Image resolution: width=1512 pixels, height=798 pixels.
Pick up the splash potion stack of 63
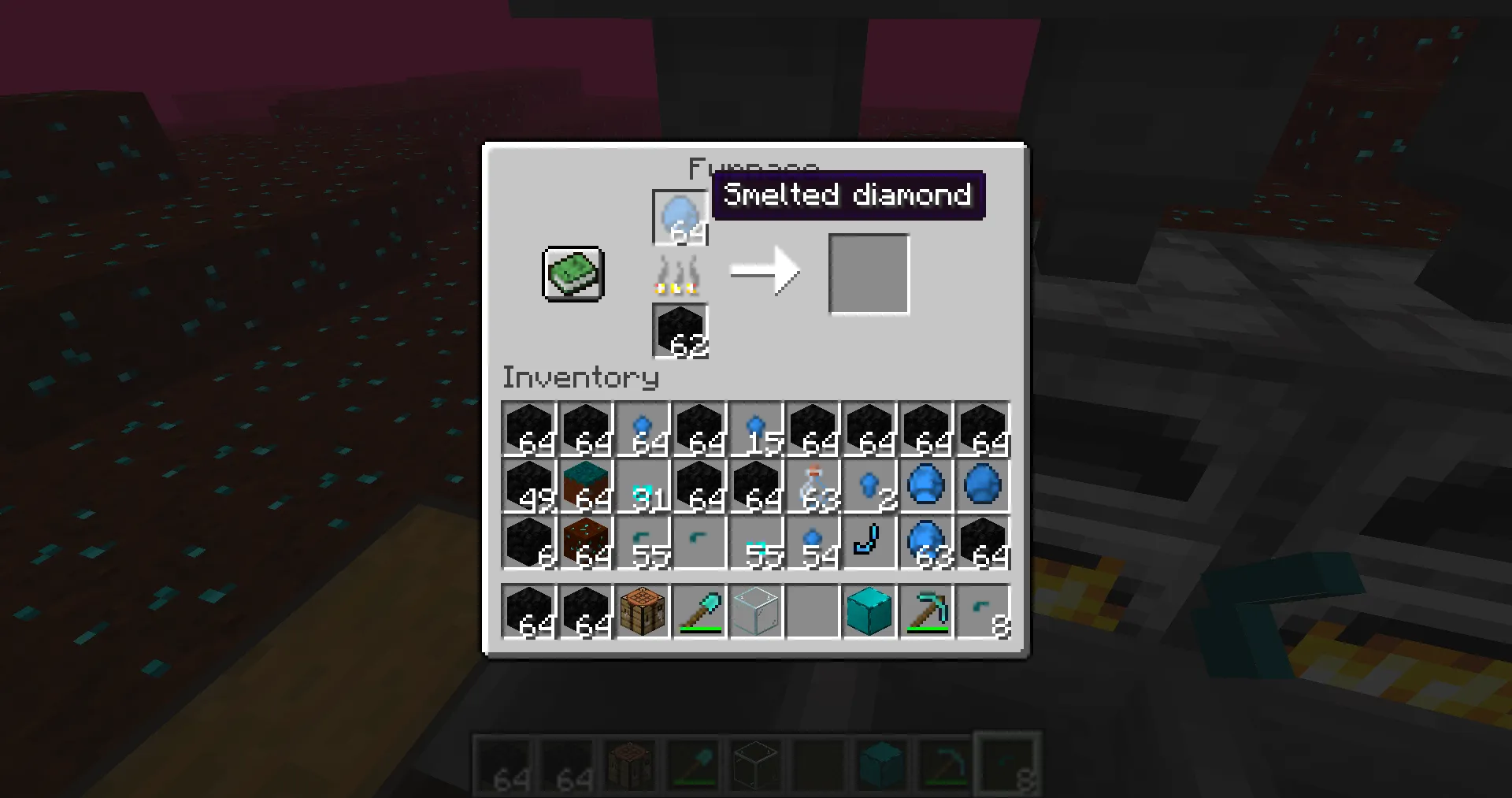[812, 484]
